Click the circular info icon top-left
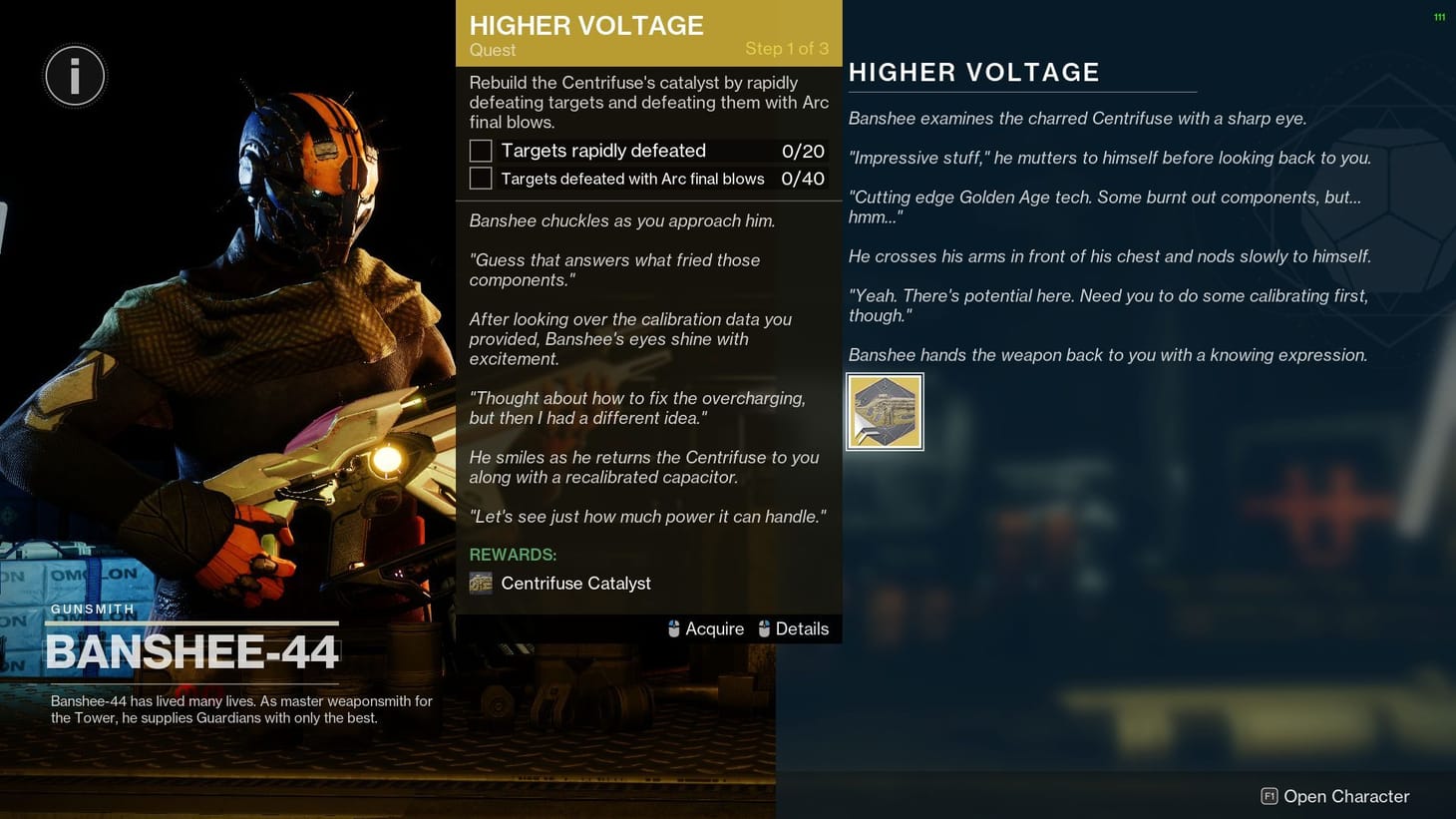The image size is (1456, 819). pyautogui.click(x=75, y=75)
